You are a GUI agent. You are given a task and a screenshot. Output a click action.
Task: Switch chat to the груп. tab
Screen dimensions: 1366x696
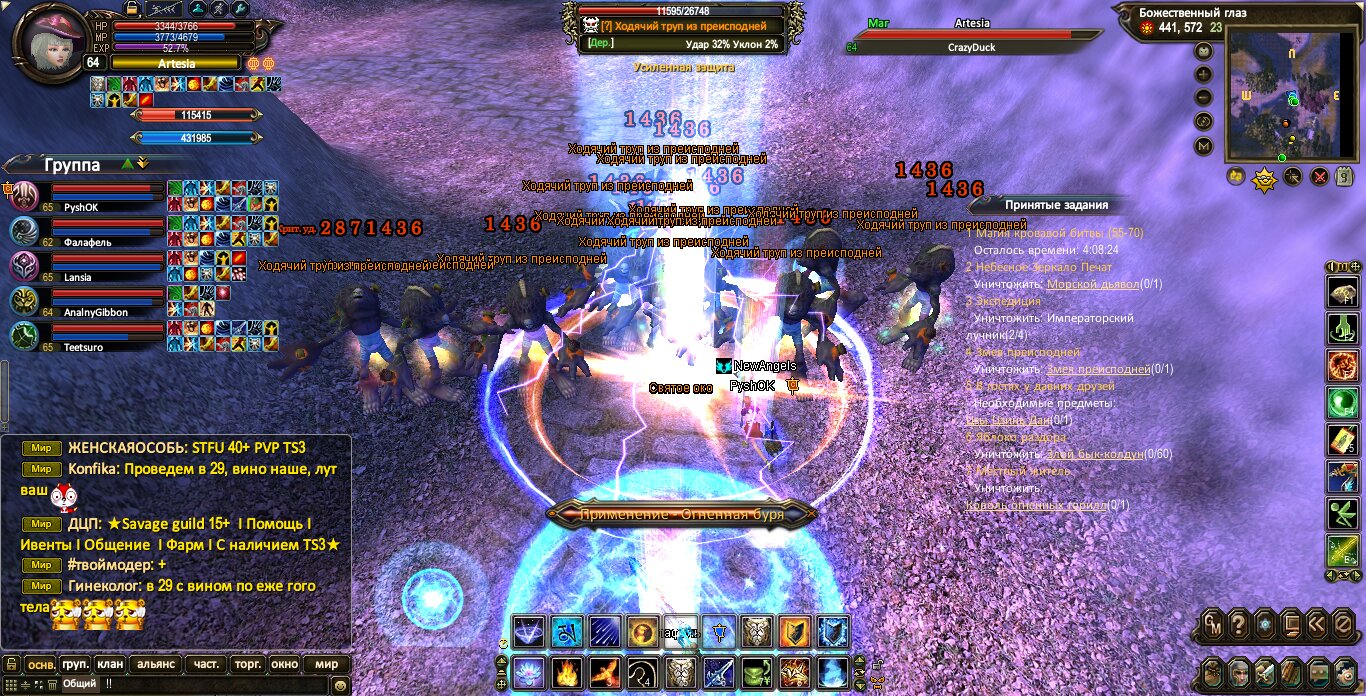pyautogui.click(x=76, y=664)
